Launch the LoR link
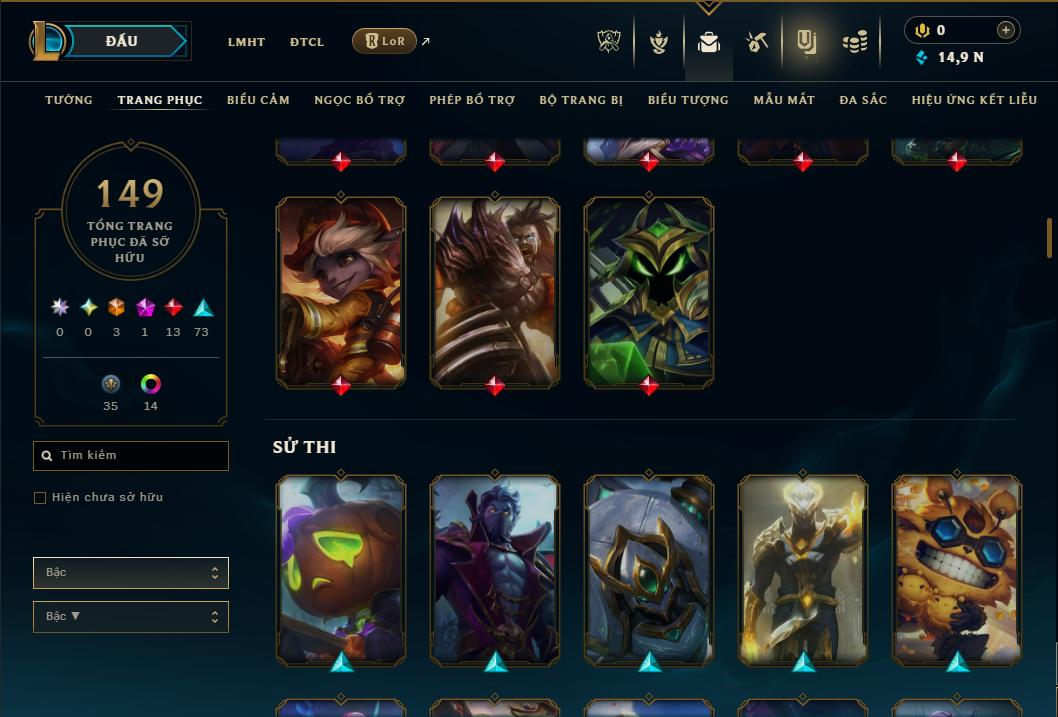 click(x=385, y=41)
